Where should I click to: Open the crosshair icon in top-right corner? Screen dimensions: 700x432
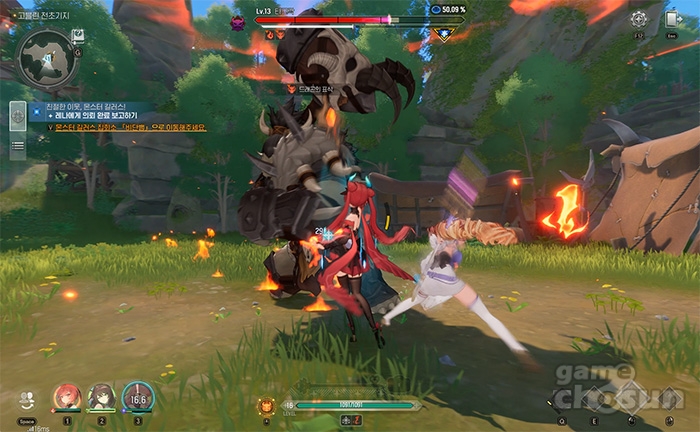click(638, 19)
